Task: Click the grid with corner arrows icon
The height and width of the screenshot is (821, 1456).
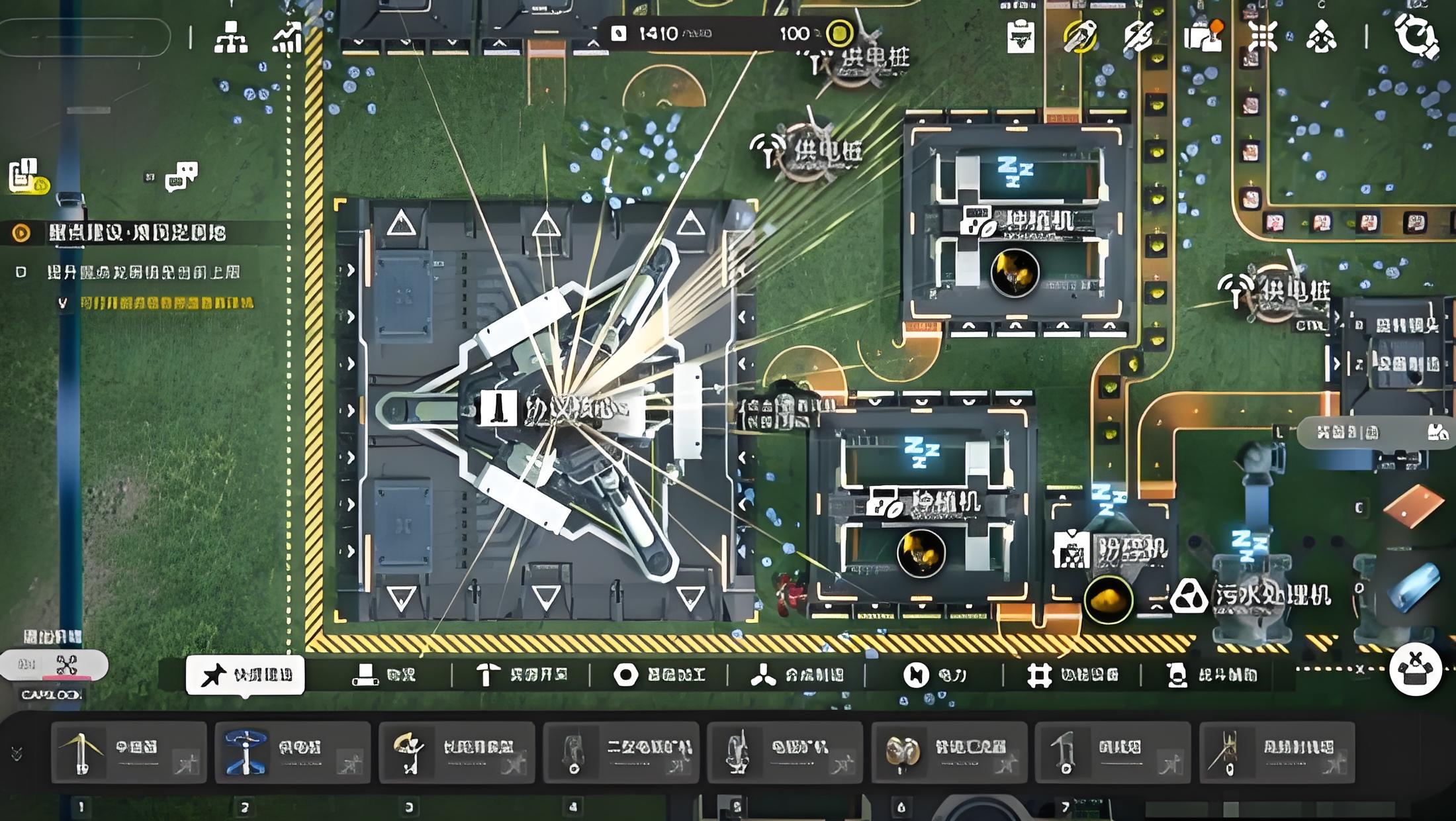Action: 1263,36
